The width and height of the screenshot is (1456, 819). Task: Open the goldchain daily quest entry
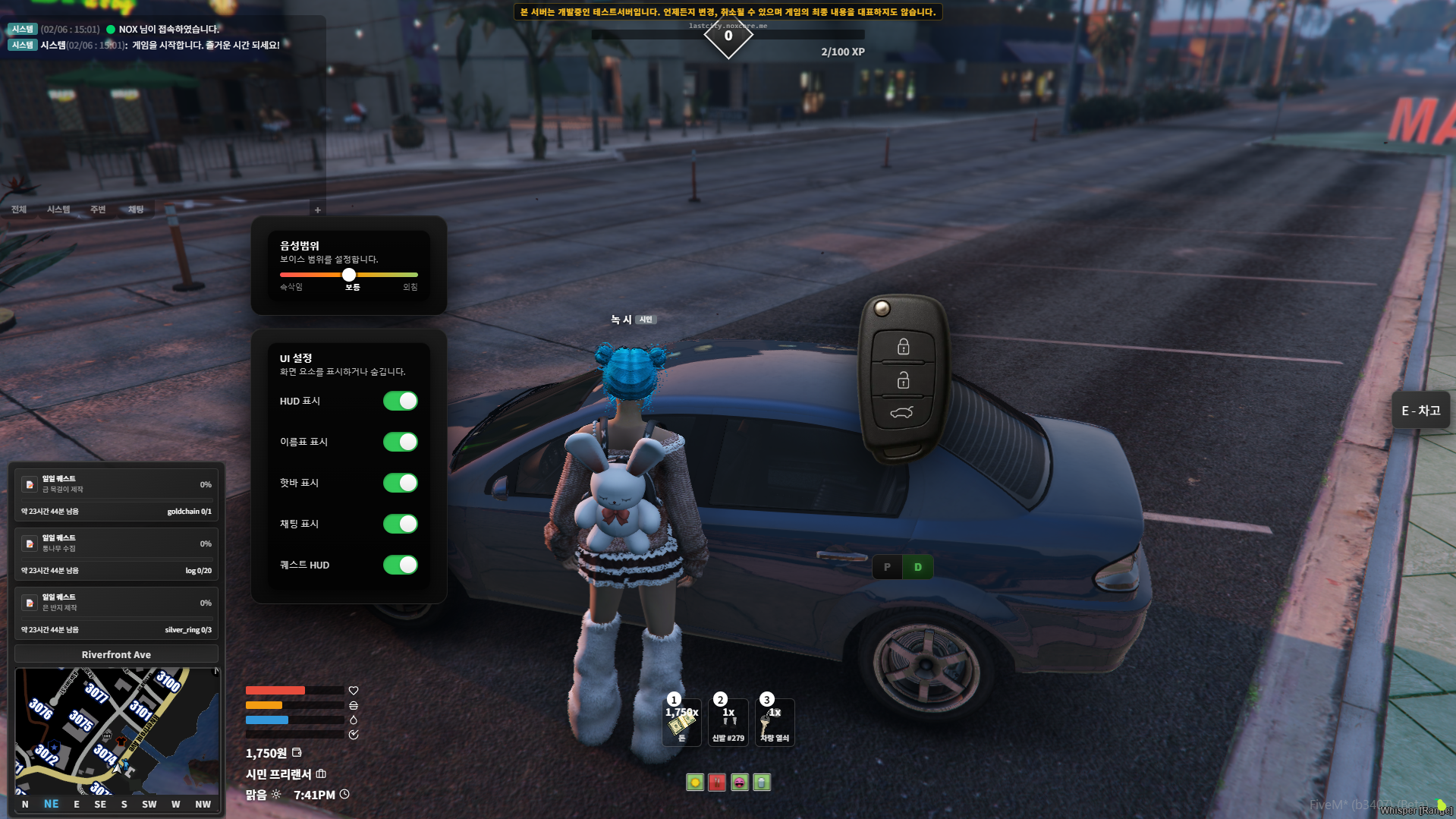[x=116, y=495]
